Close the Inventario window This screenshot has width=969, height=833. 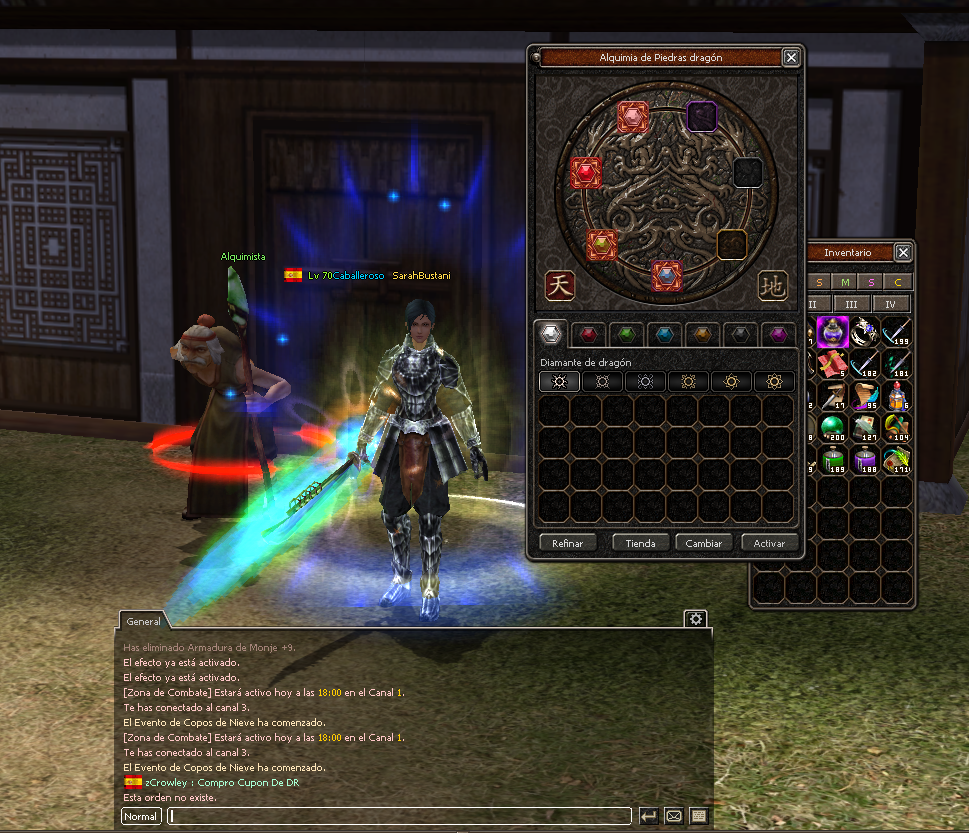pos(903,253)
